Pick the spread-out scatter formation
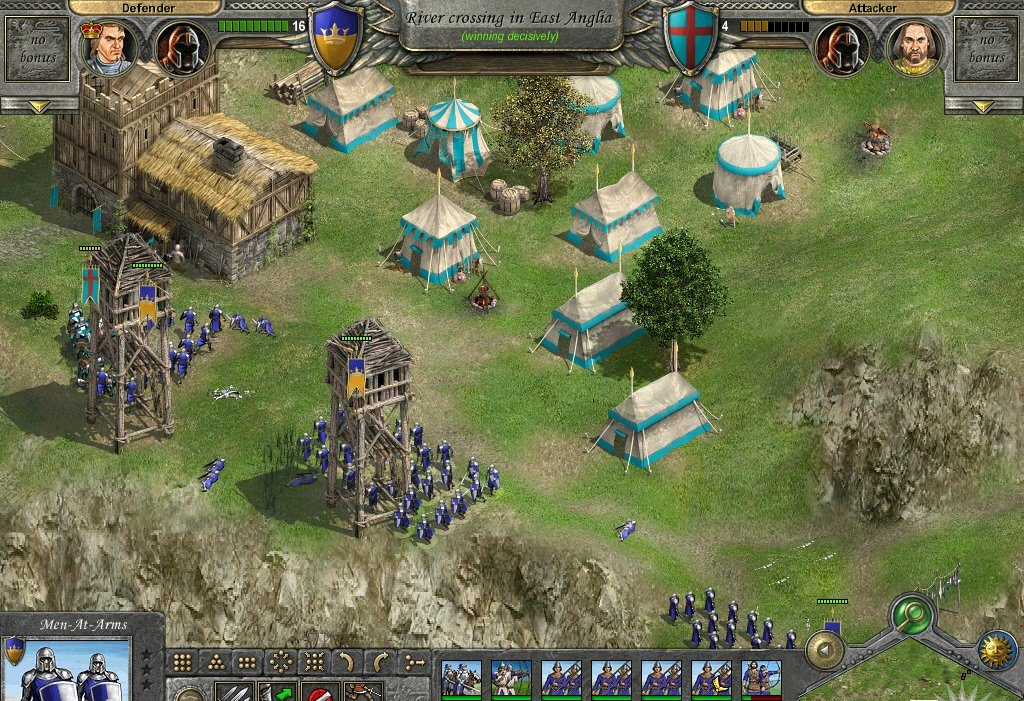 [x=312, y=662]
